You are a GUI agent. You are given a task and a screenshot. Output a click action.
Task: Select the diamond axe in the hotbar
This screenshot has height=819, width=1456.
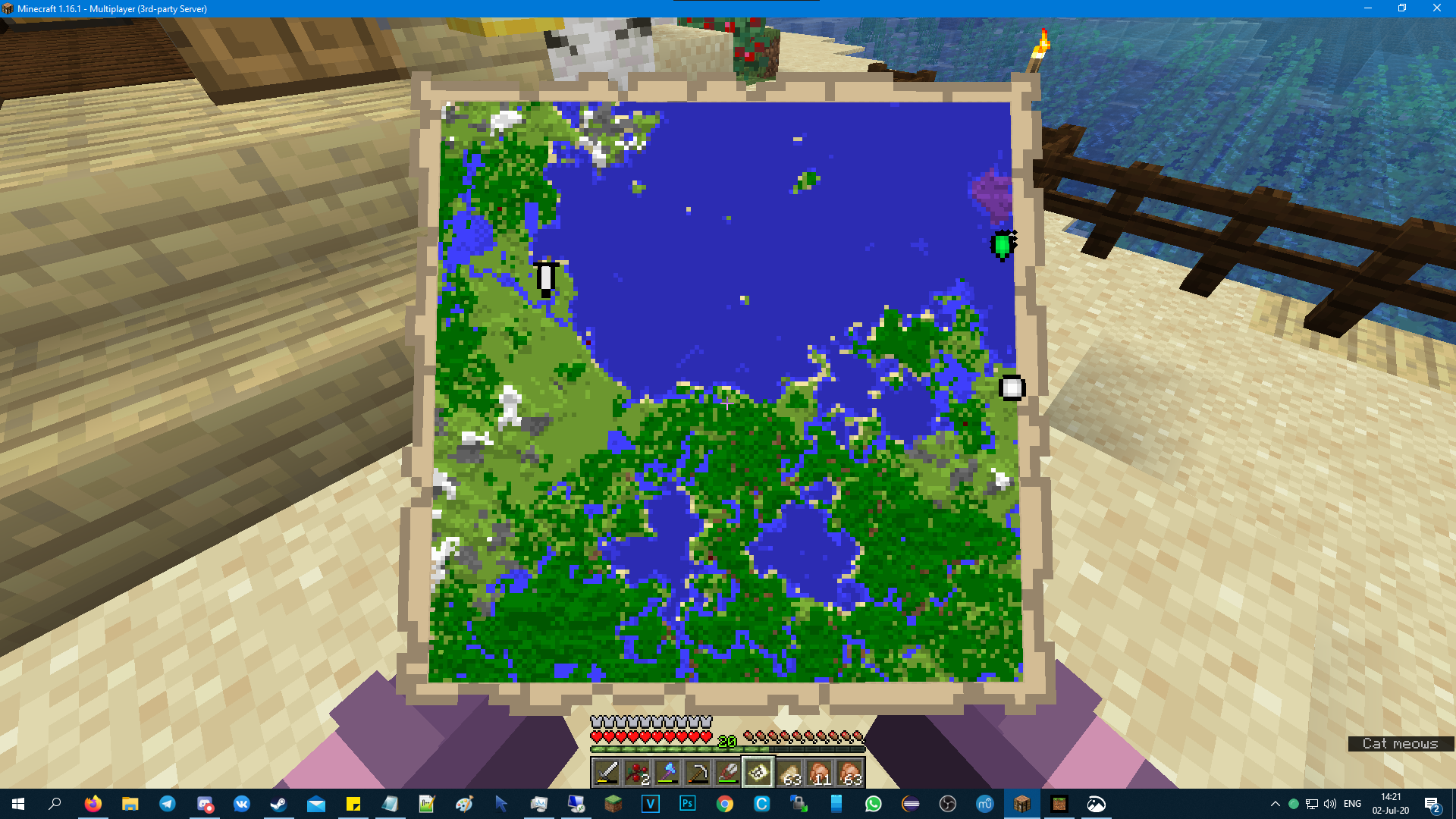coord(667,773)
